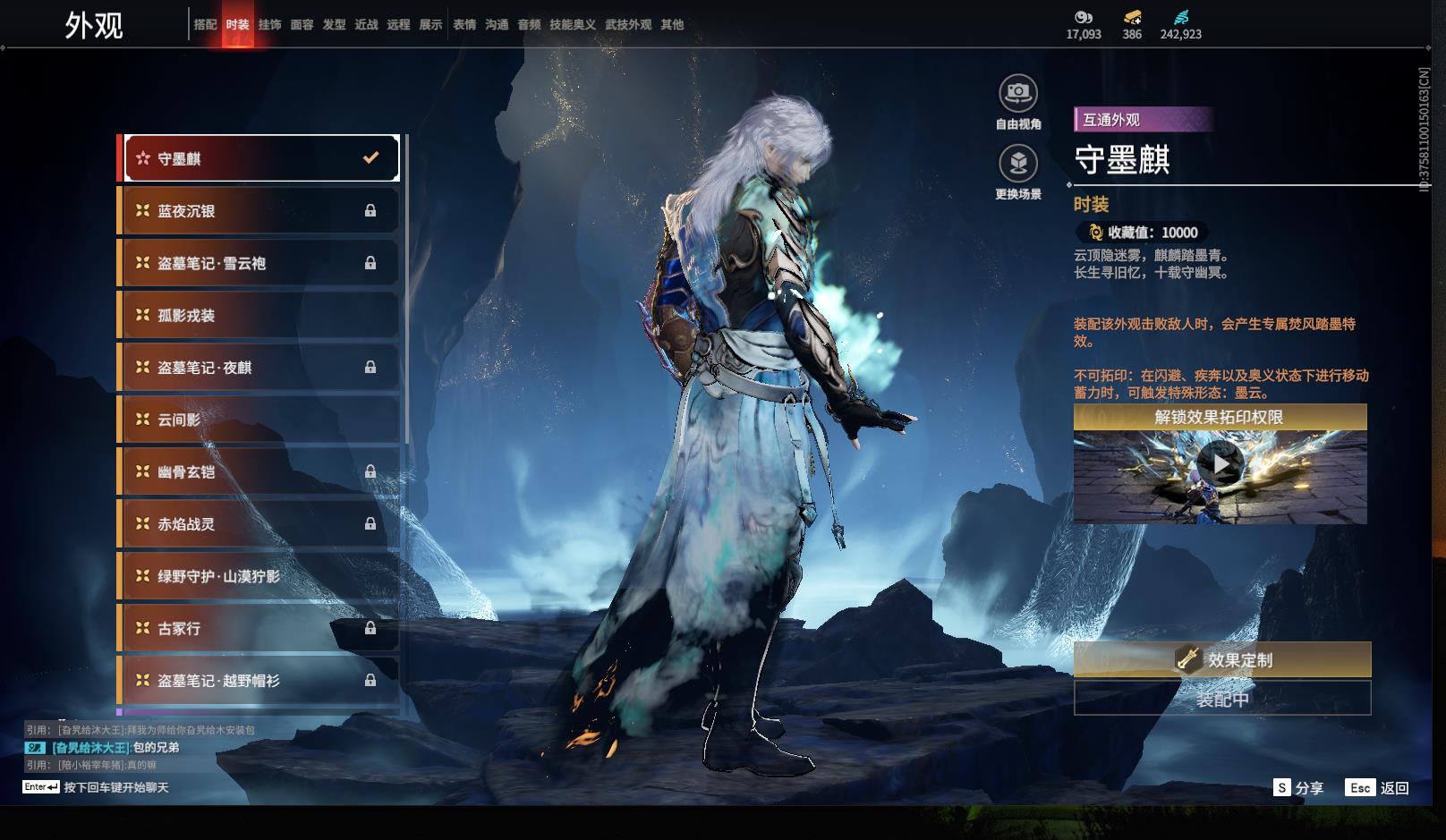Pick the 云间影 outfit

pyautogui.click(x=258, y=420)
